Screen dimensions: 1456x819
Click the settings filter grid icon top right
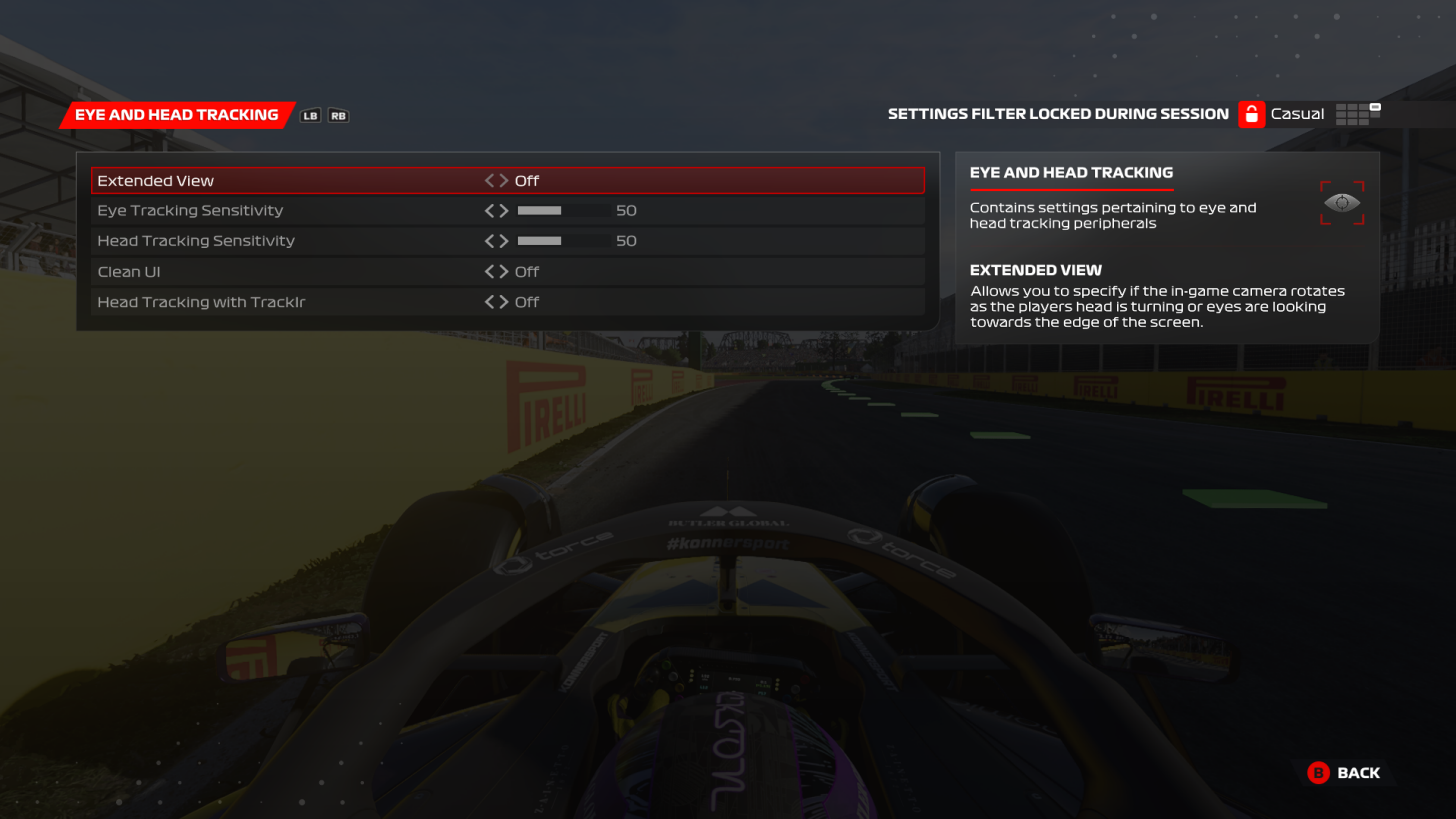click(1360, 113)
